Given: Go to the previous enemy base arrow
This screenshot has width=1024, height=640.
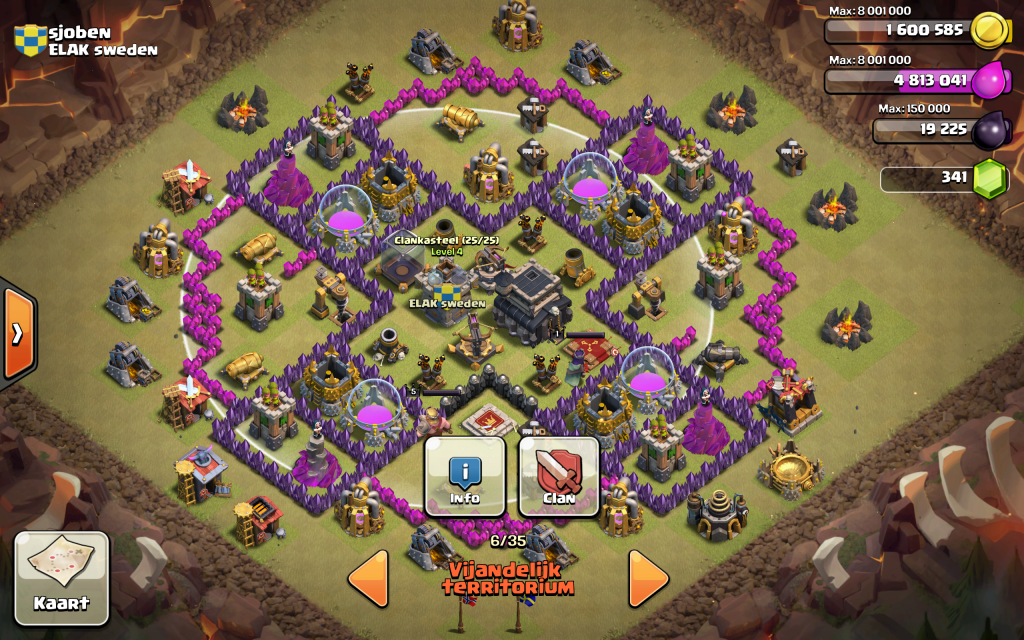Looking at the screenshot, I should 368,578.
